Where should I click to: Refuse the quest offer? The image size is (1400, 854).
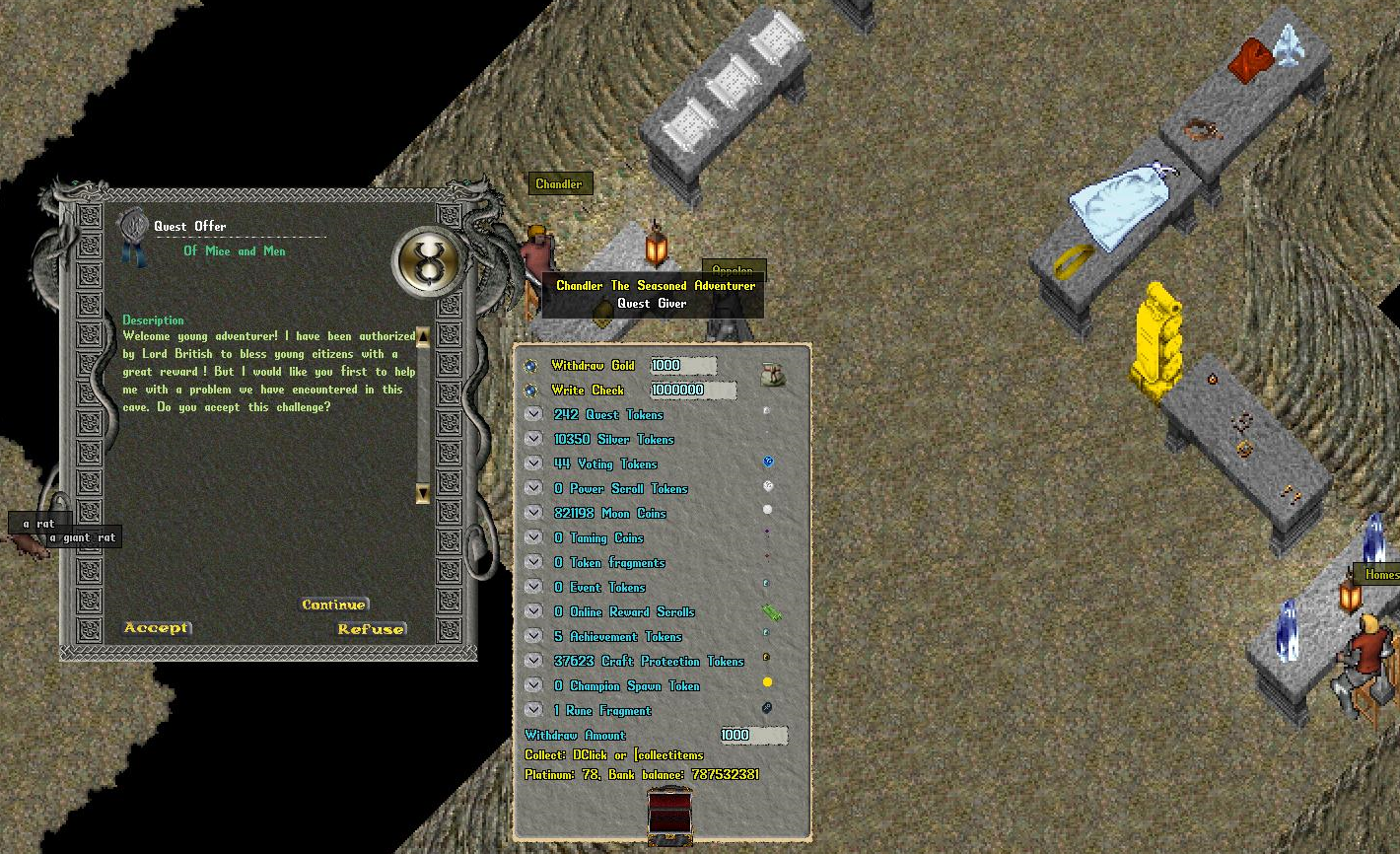point(371,628)
